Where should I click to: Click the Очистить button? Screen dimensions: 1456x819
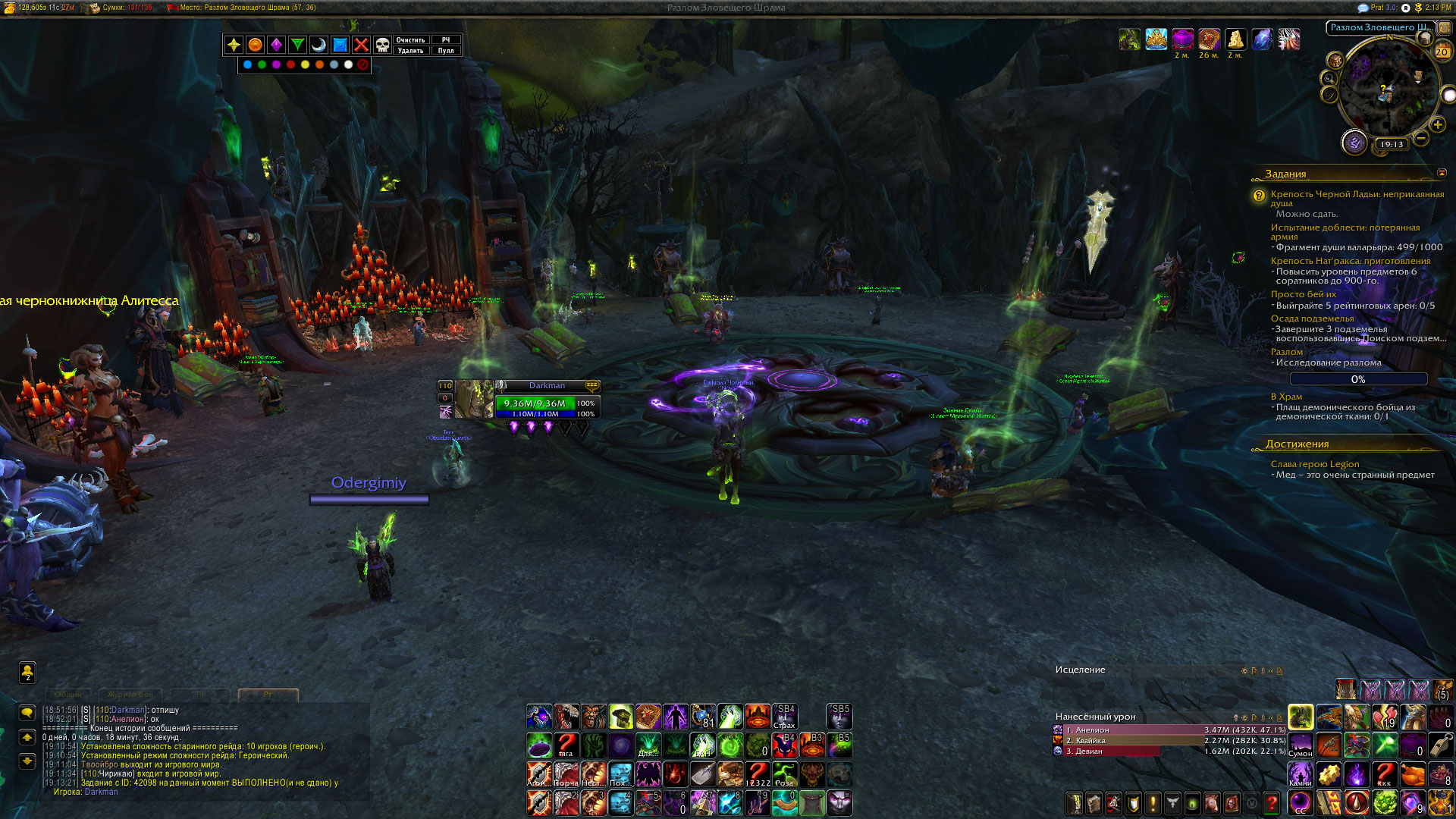(x=410, y=40)
